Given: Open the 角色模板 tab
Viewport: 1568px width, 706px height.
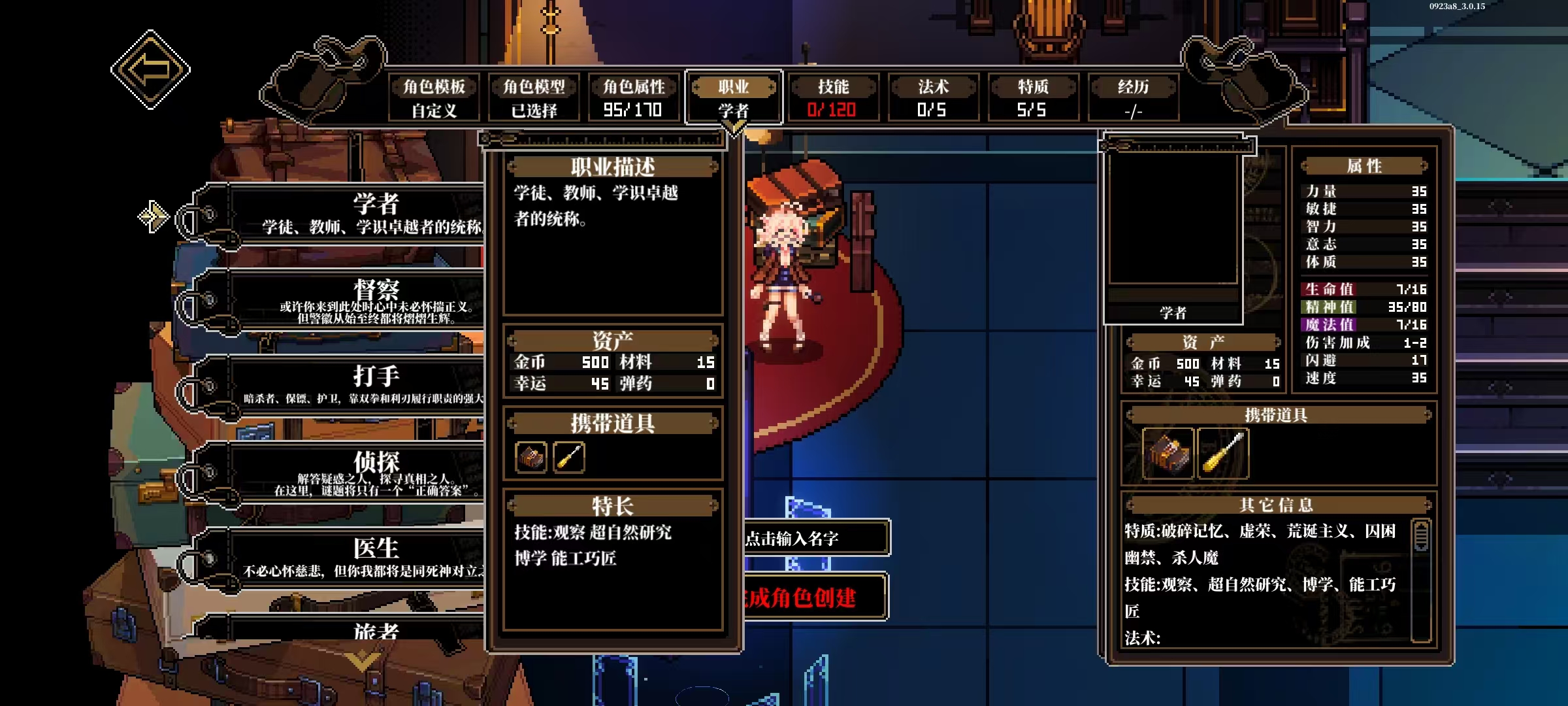Looking at the screenshot, I should (x=434, y=97).
